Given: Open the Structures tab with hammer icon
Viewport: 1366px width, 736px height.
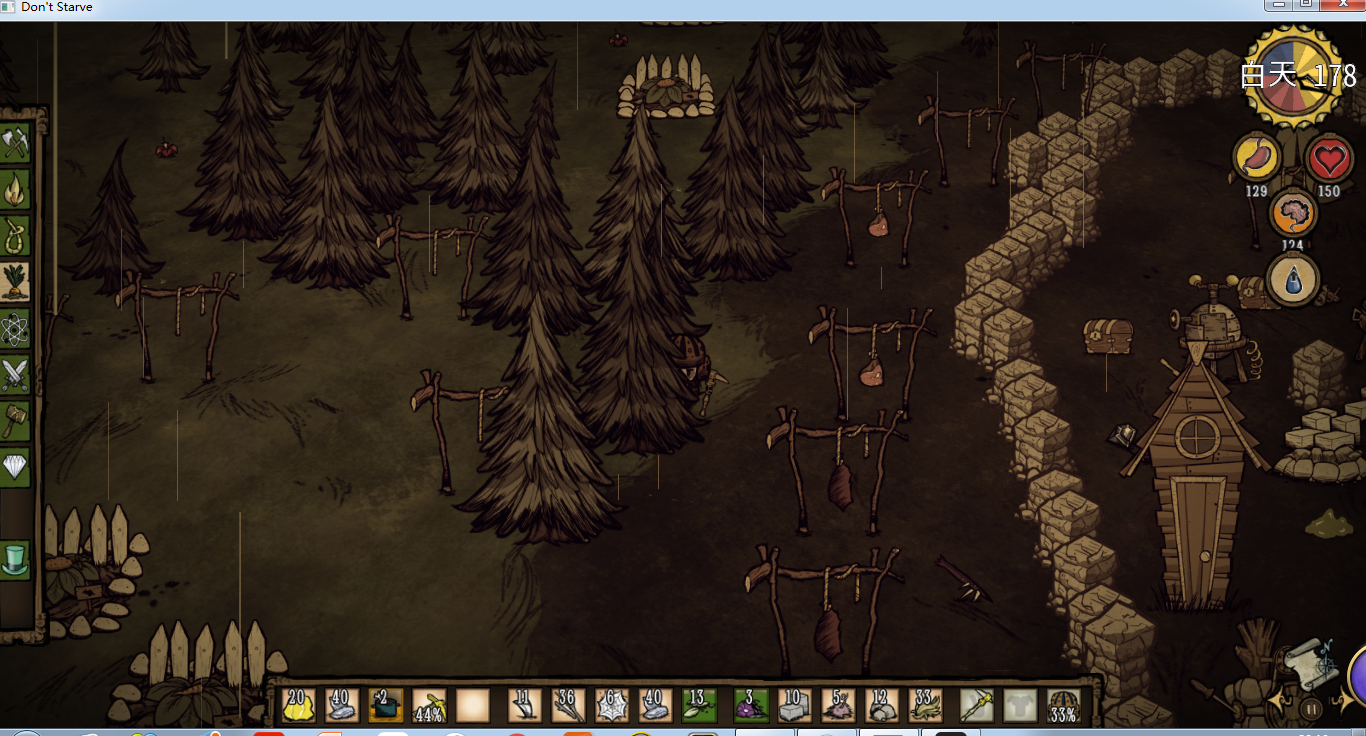Looking at the screenshot, I should [x=15, y=420].
